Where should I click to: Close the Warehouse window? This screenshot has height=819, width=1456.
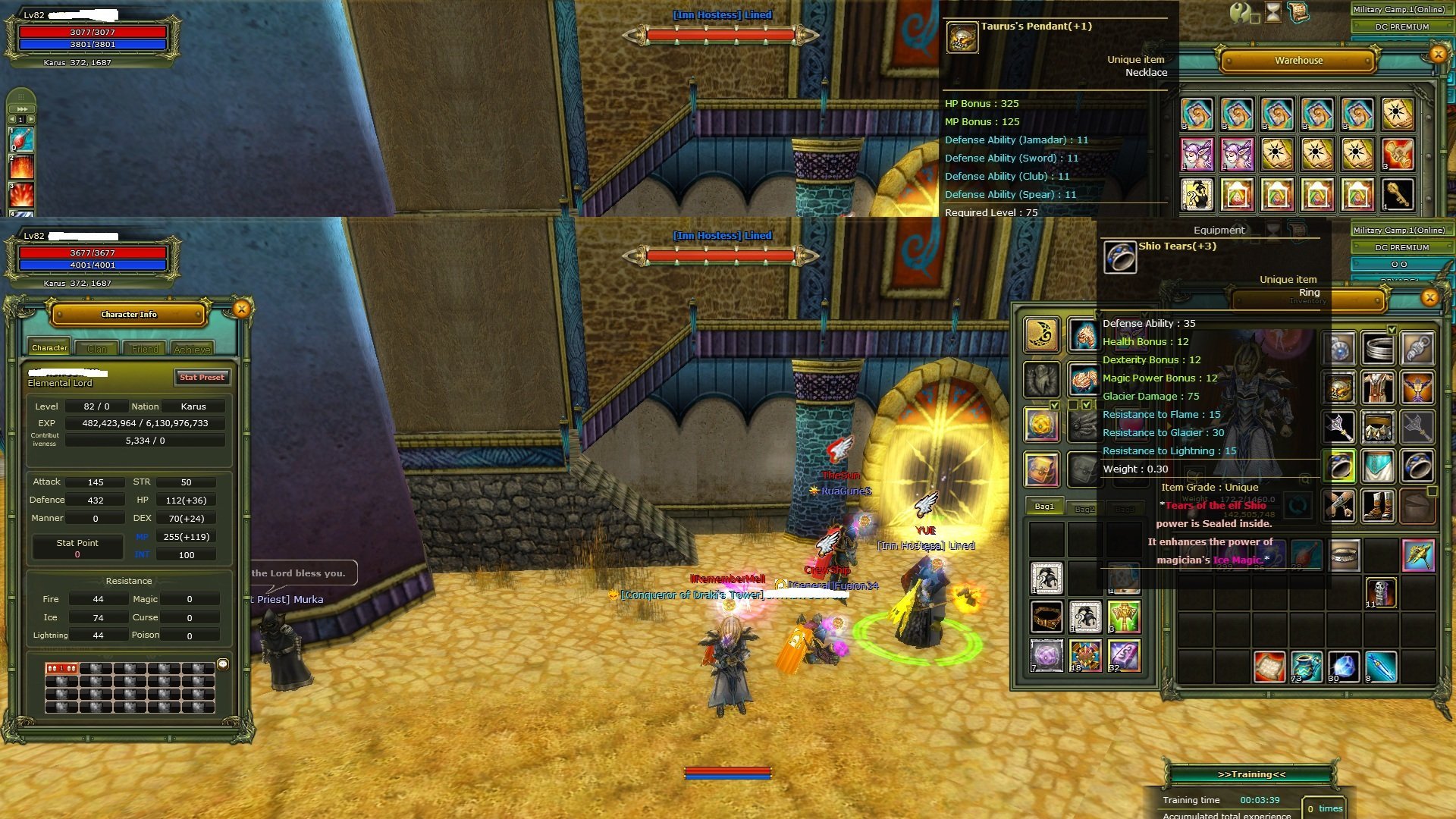click(1438, 54)
